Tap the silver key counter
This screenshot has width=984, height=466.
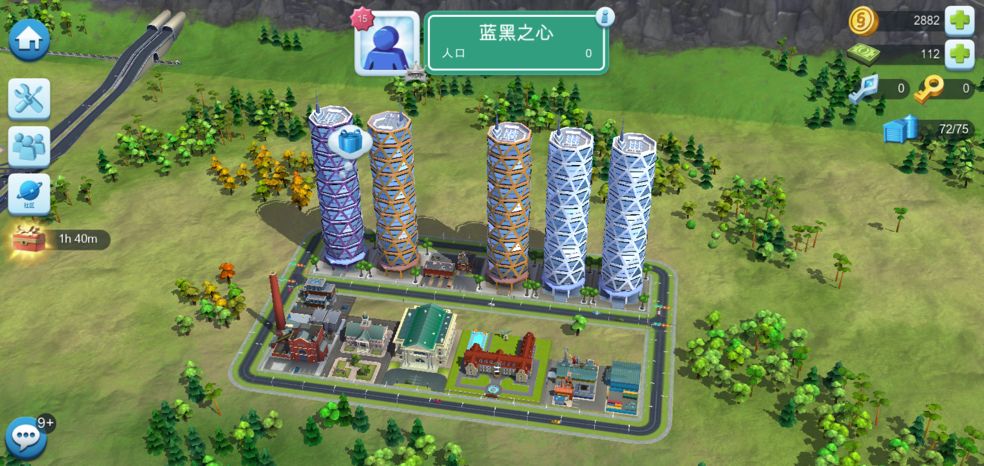pyautogui.click(x=879, y=89)
